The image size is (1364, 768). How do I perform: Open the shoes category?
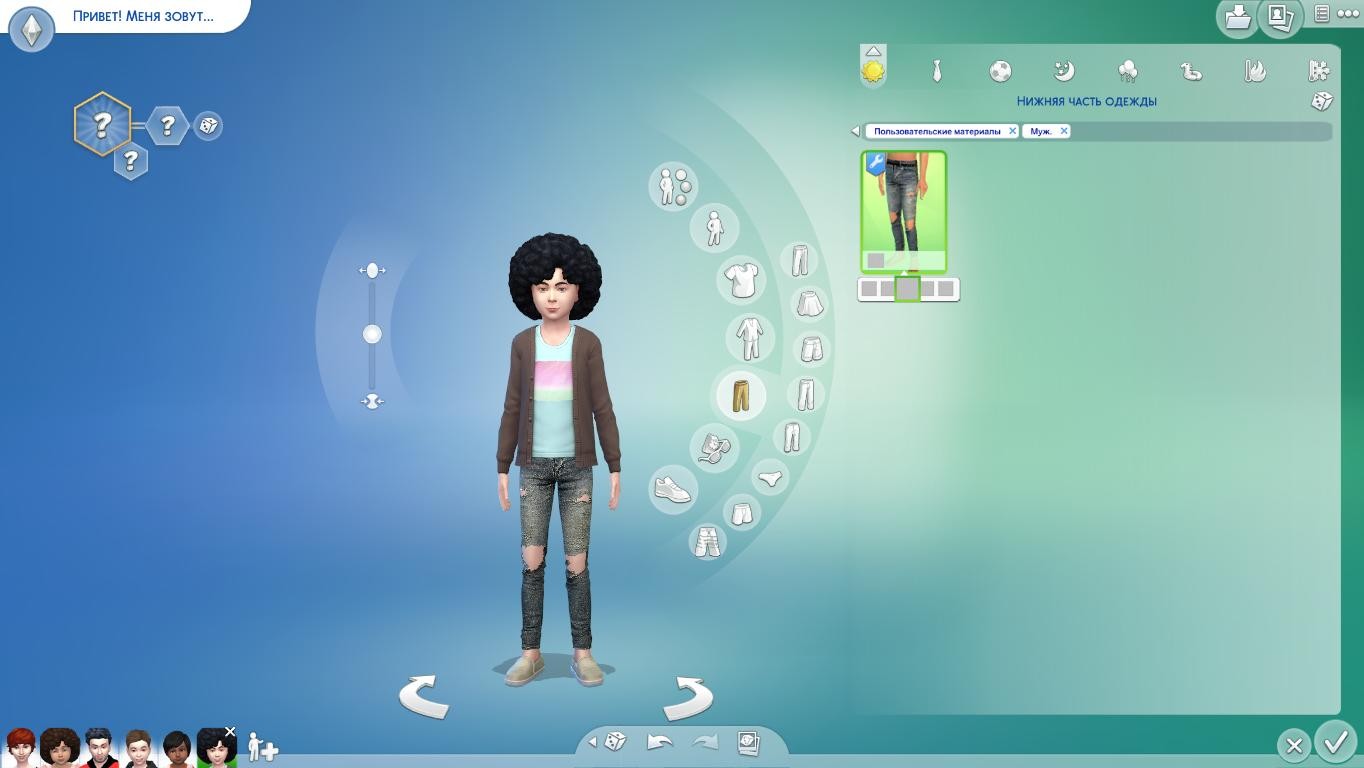[673, 489]
